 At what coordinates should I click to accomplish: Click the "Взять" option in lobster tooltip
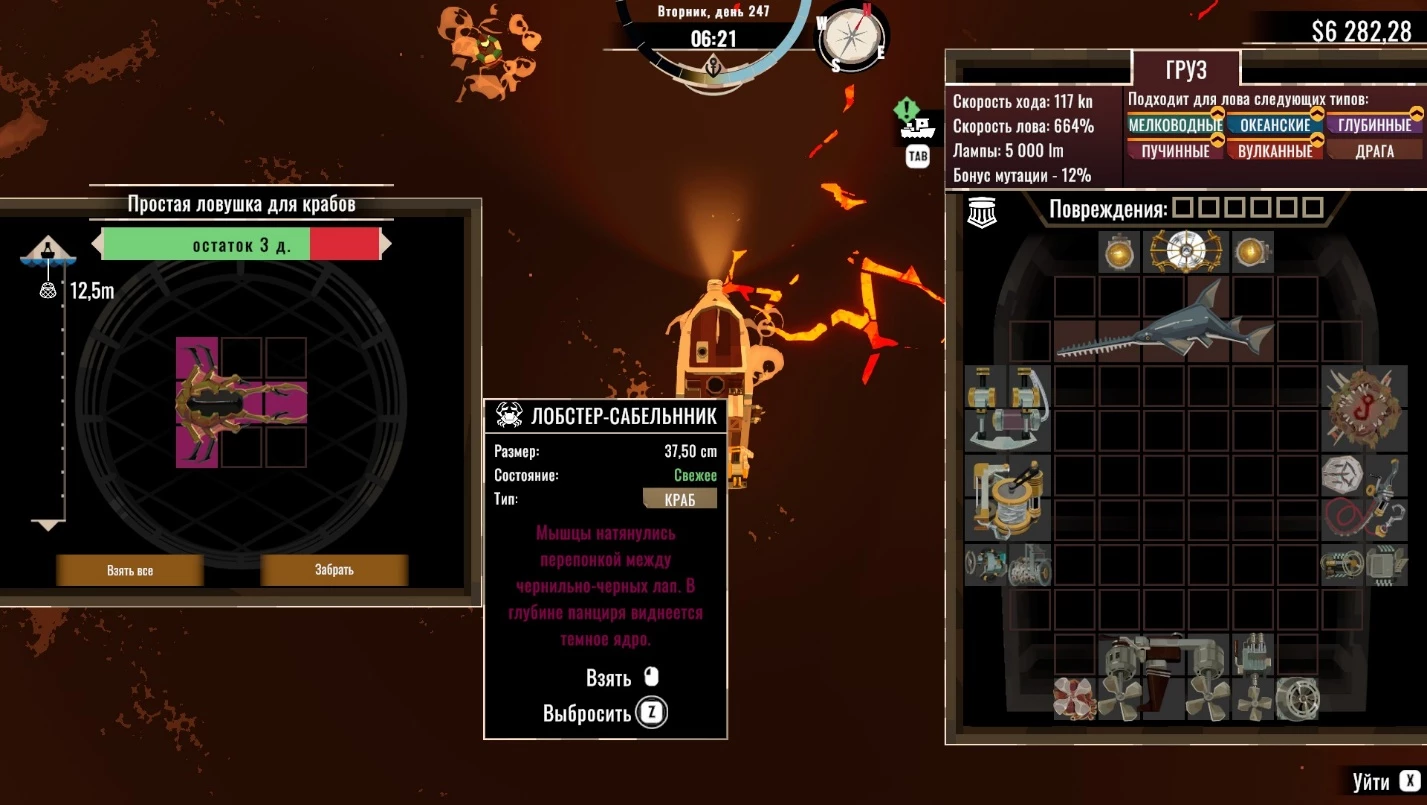608,678
